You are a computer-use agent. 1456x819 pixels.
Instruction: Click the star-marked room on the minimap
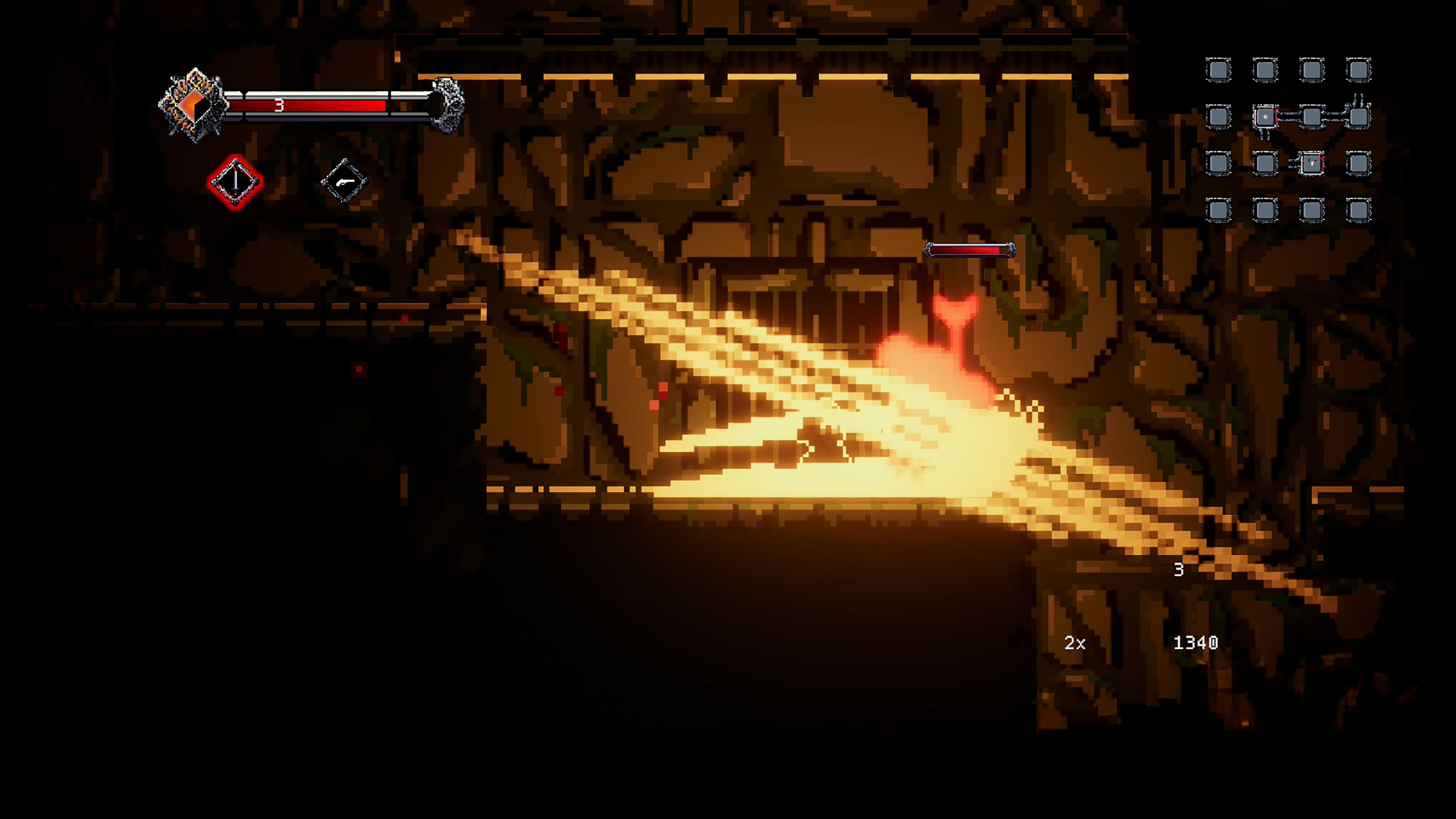click(x=1266, y=116)
